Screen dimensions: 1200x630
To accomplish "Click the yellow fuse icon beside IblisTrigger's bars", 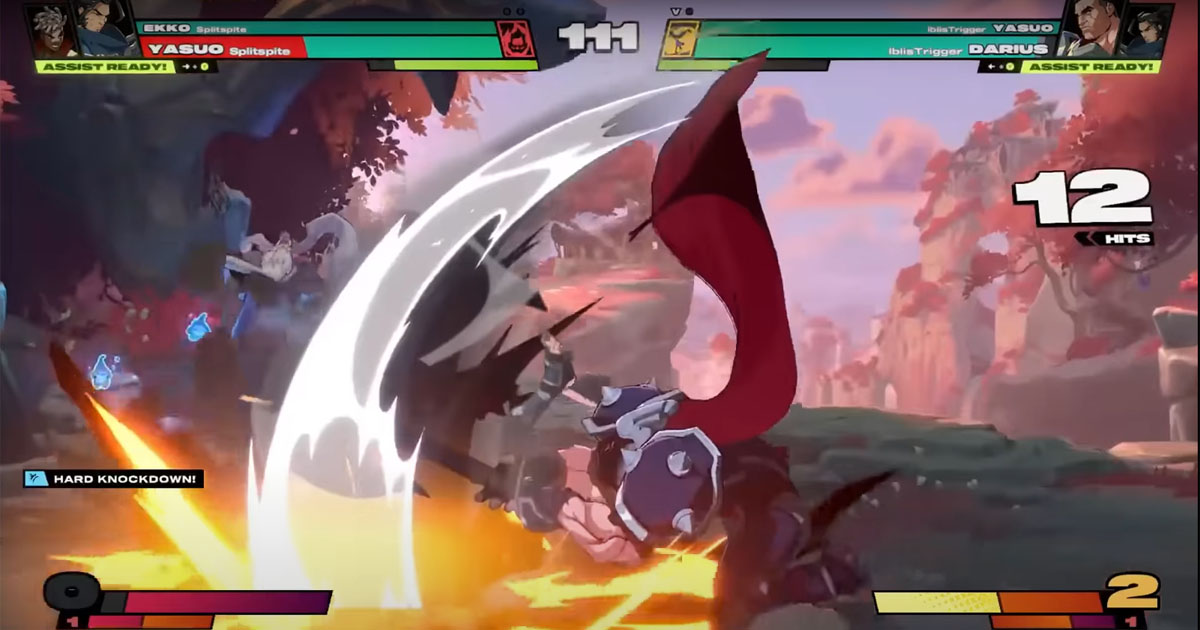I will pyautogui.click(x=678, y=40).
